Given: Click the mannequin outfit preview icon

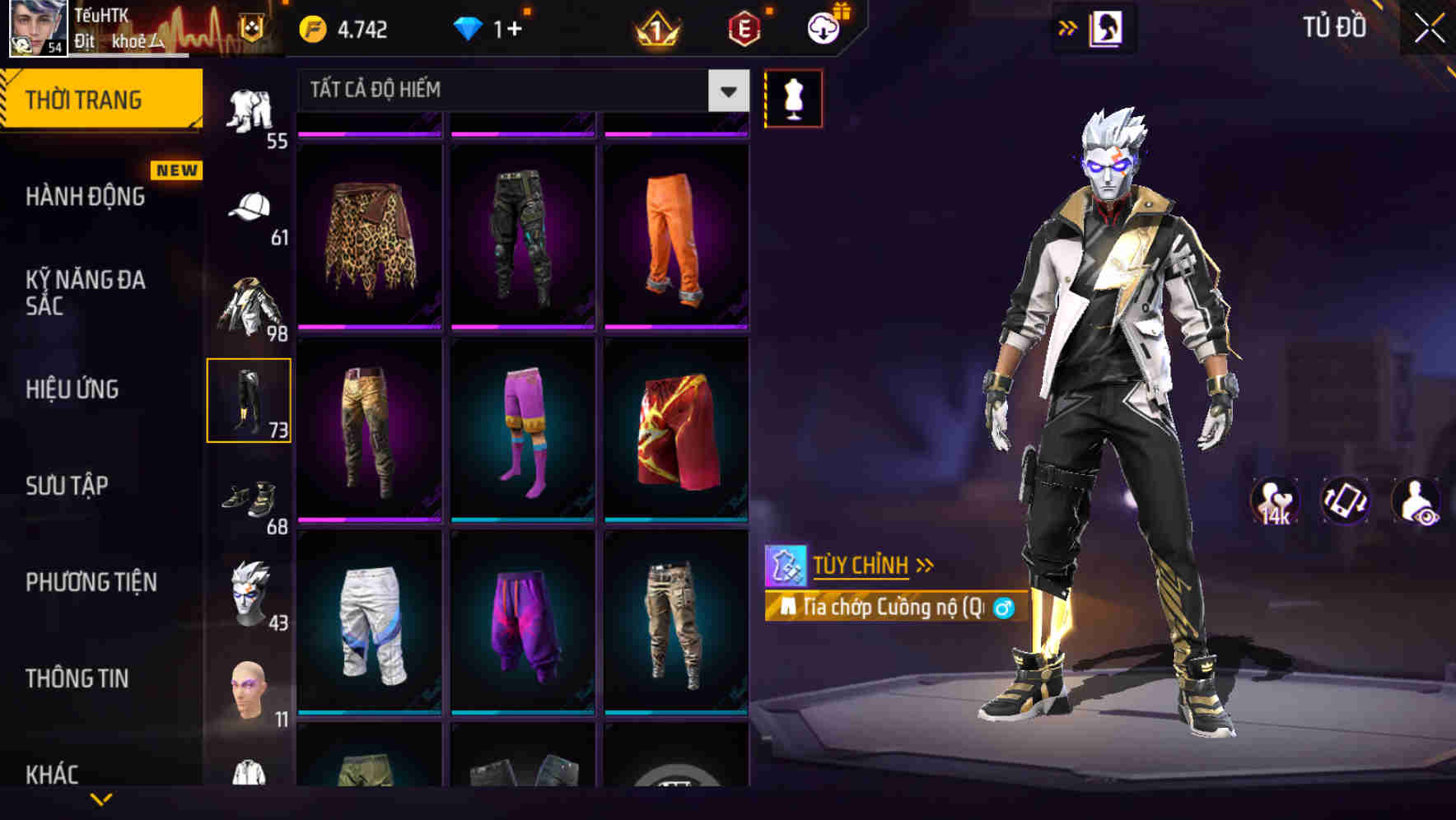Looking at the screenshot, I should coord(793,97).
